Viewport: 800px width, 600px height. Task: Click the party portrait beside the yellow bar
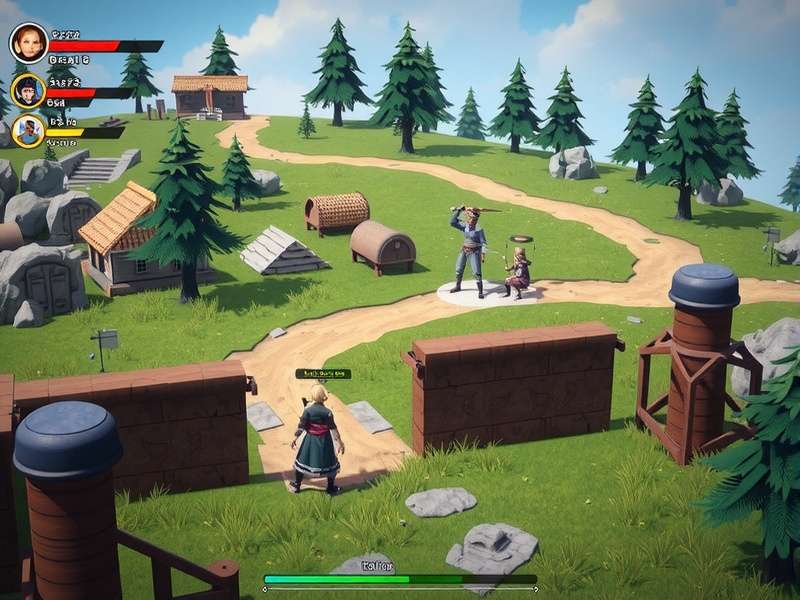[28, 129]
